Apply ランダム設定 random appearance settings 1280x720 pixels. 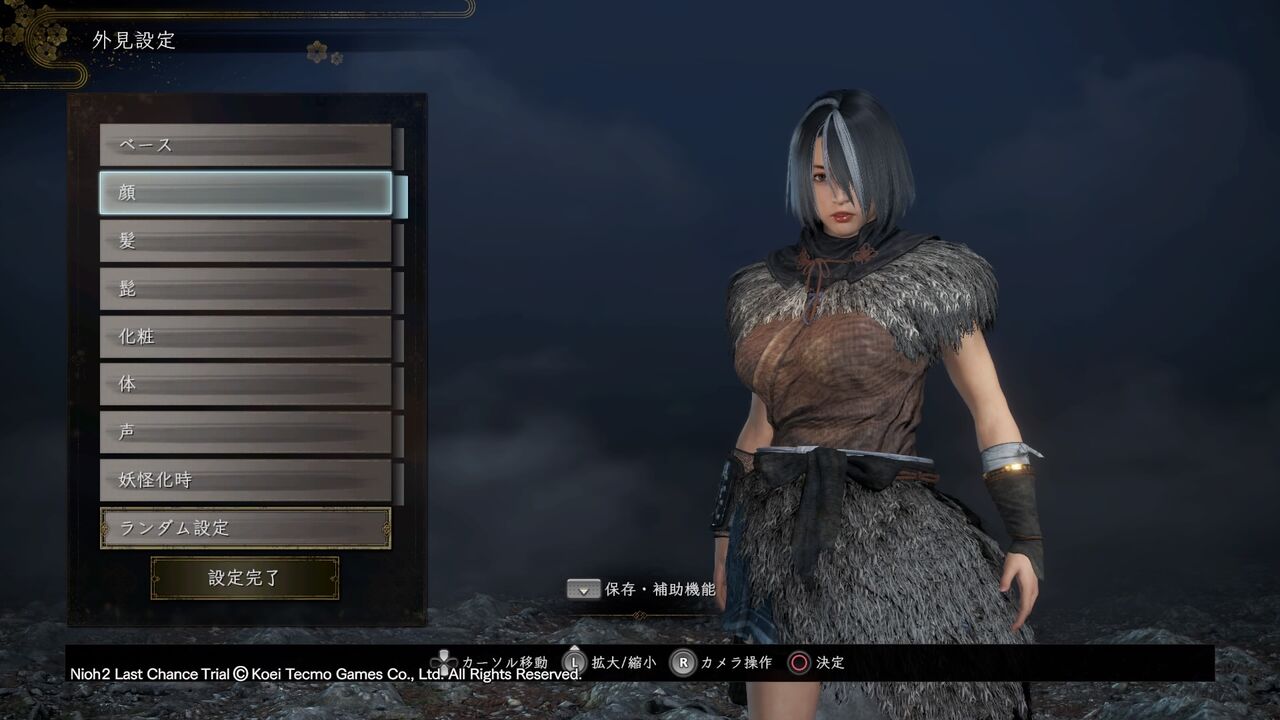(244, 527)
